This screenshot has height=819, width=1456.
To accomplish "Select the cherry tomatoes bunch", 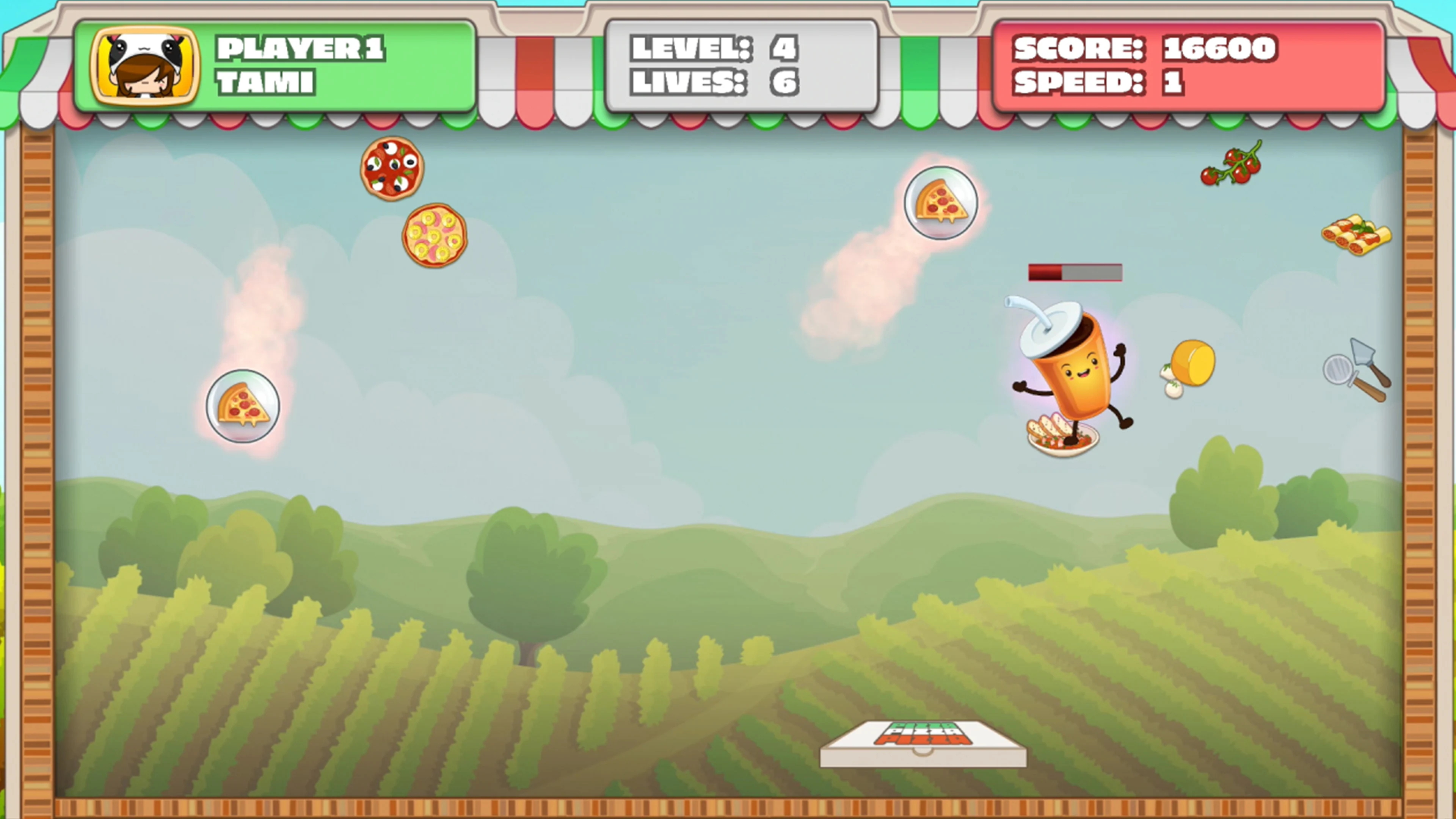I will coord(1232,165).
